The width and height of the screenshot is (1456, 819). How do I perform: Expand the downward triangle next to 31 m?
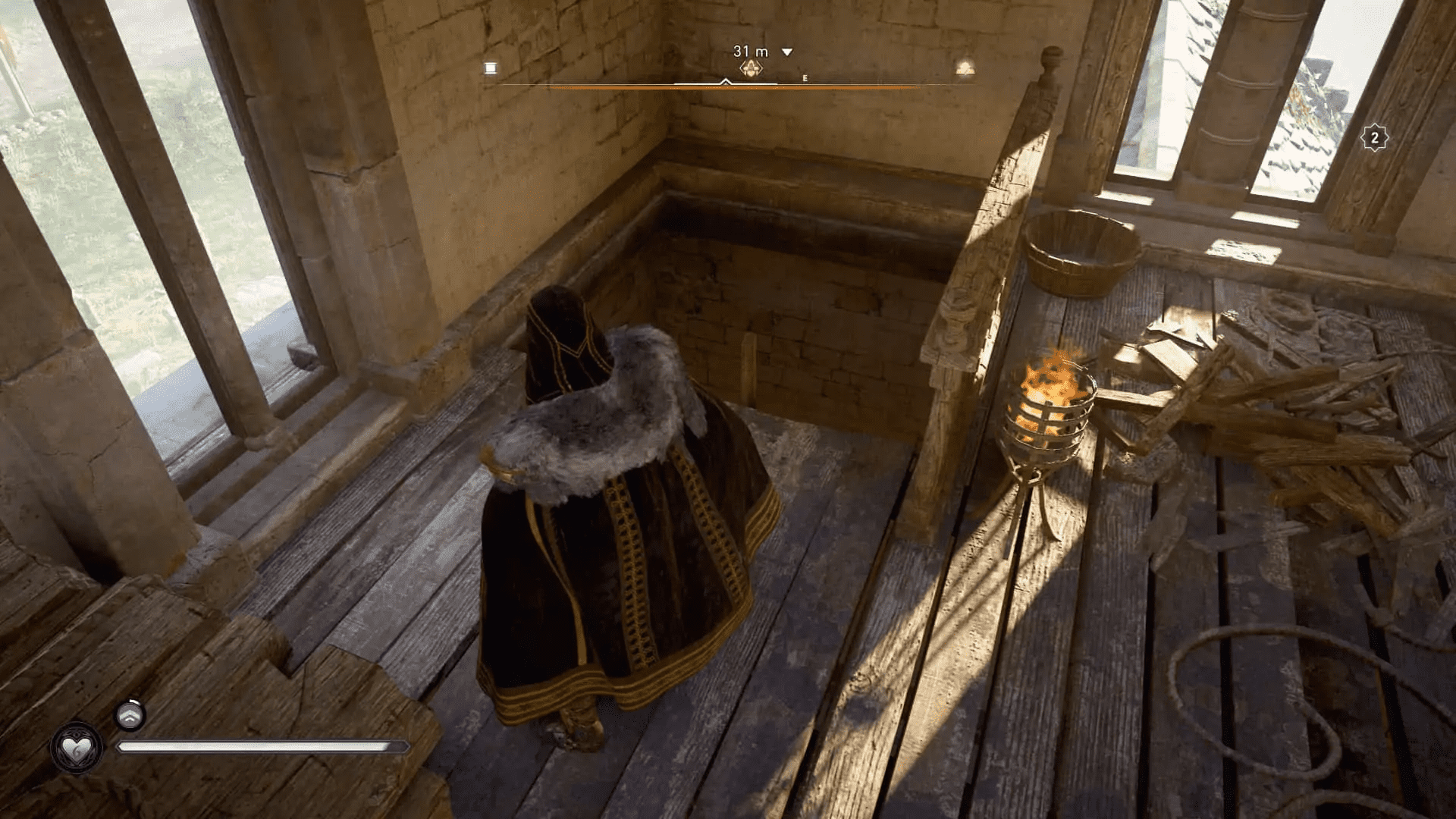pyautogui.click(x=786, y=53)
